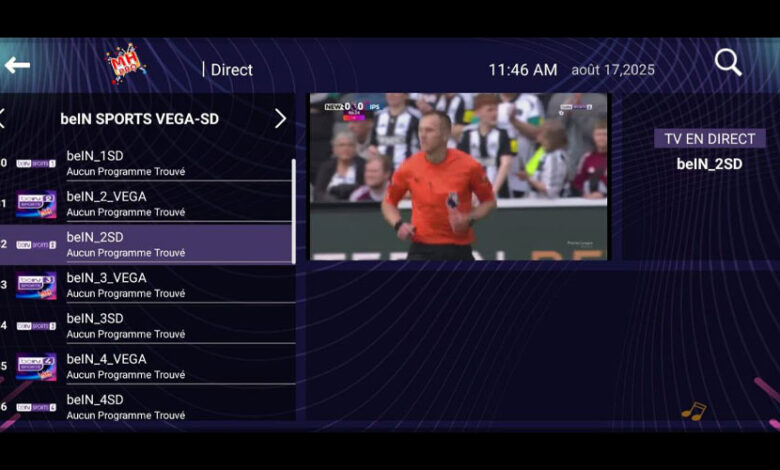Tap the music note icon
780x470 pixels.
click(693, 411)
